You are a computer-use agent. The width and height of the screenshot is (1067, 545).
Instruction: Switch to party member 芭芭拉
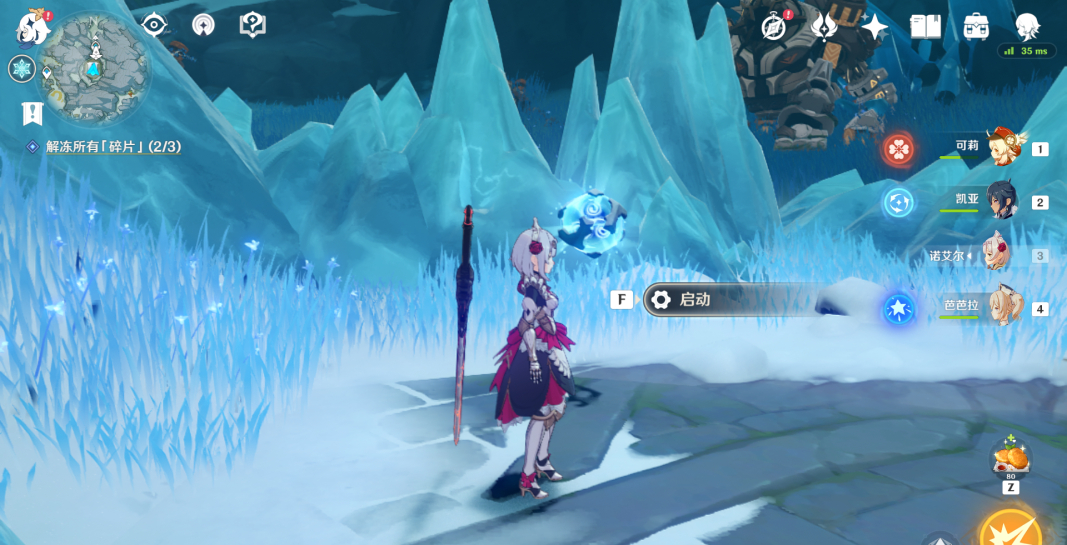1000,308
